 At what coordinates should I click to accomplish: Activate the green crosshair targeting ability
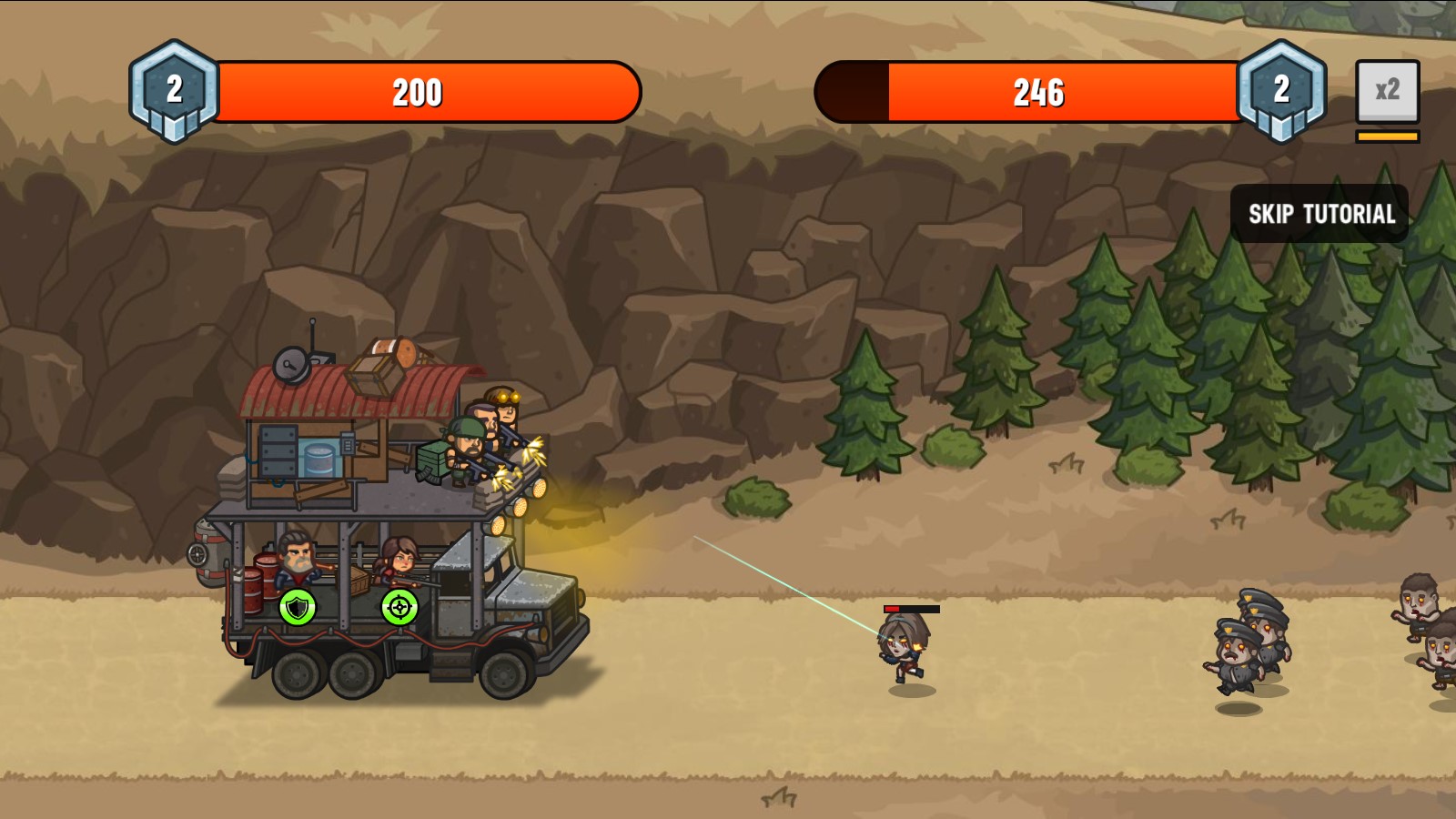(x=400, y=608)
